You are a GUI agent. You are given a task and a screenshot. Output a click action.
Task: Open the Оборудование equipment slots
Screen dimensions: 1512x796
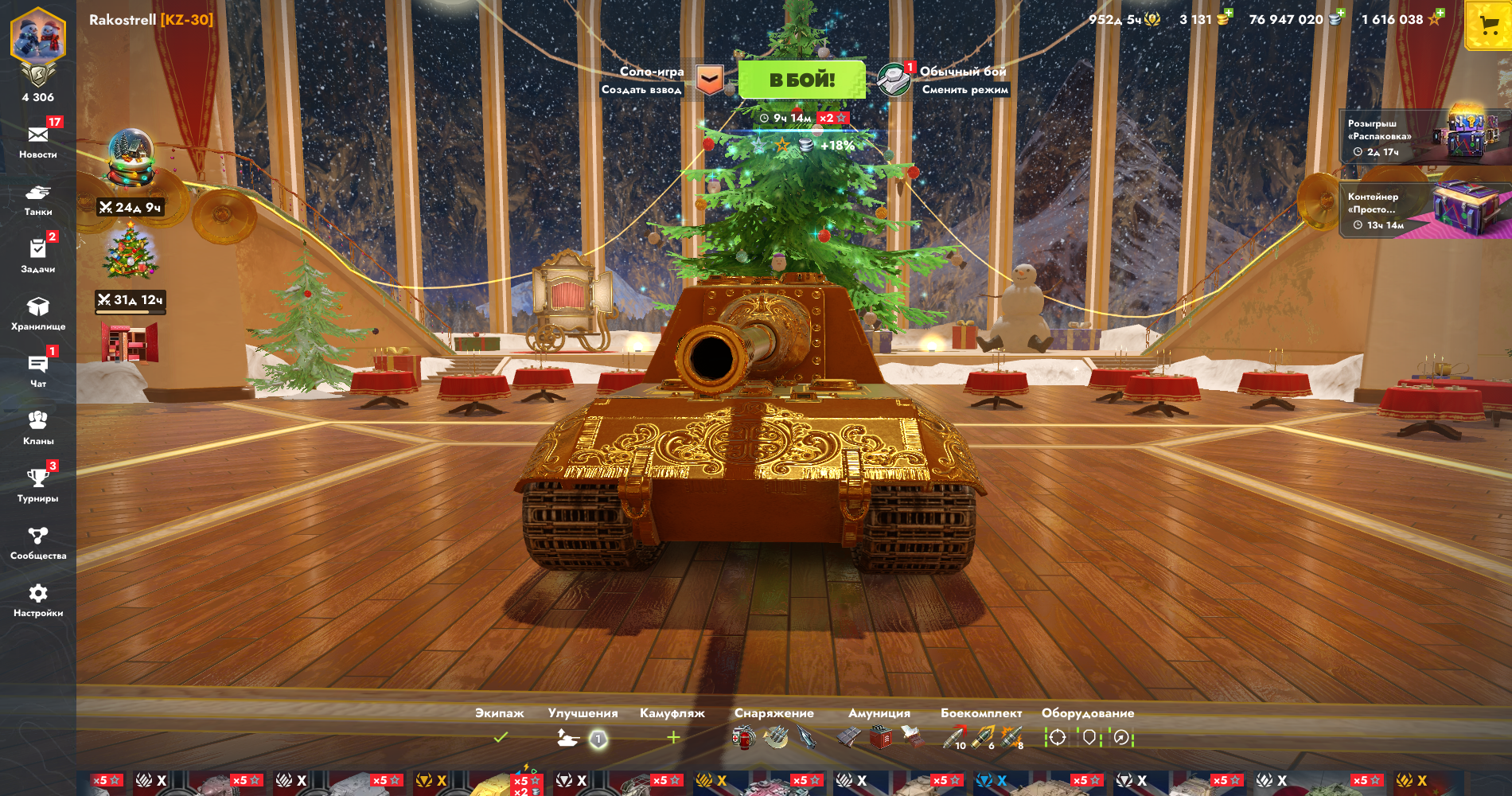click(x=1088, y=738)
